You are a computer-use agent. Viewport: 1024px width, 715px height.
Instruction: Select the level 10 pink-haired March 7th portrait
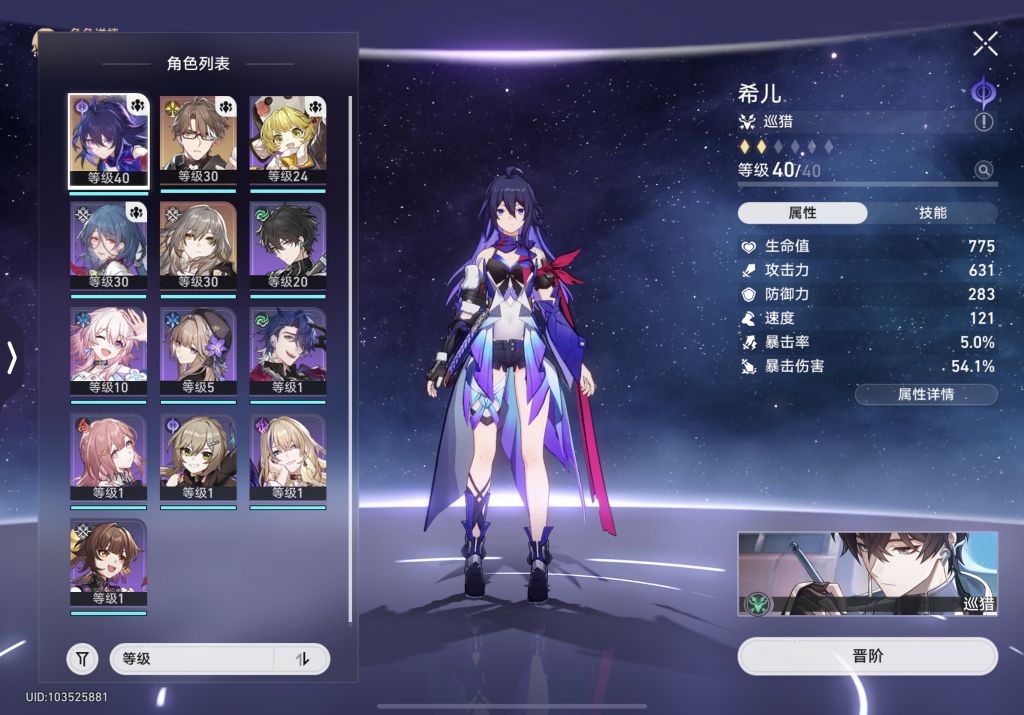click(108, 353)
